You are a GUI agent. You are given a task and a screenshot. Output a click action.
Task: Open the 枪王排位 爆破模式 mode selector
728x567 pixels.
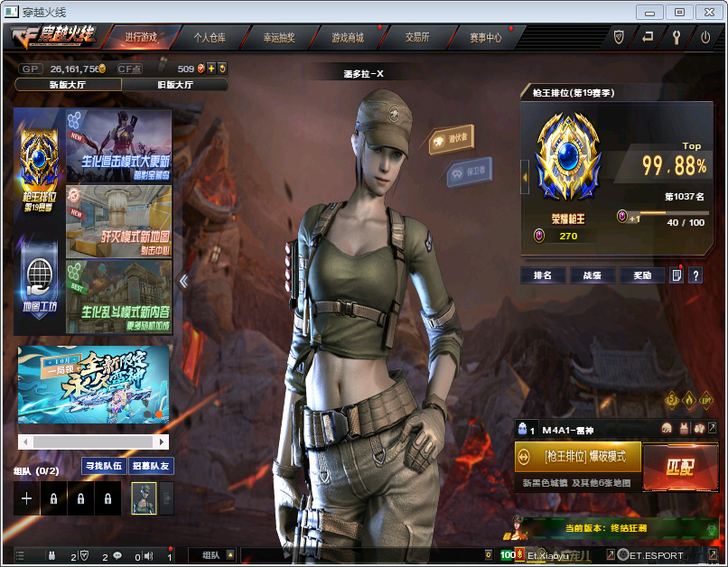pos(577,457)
